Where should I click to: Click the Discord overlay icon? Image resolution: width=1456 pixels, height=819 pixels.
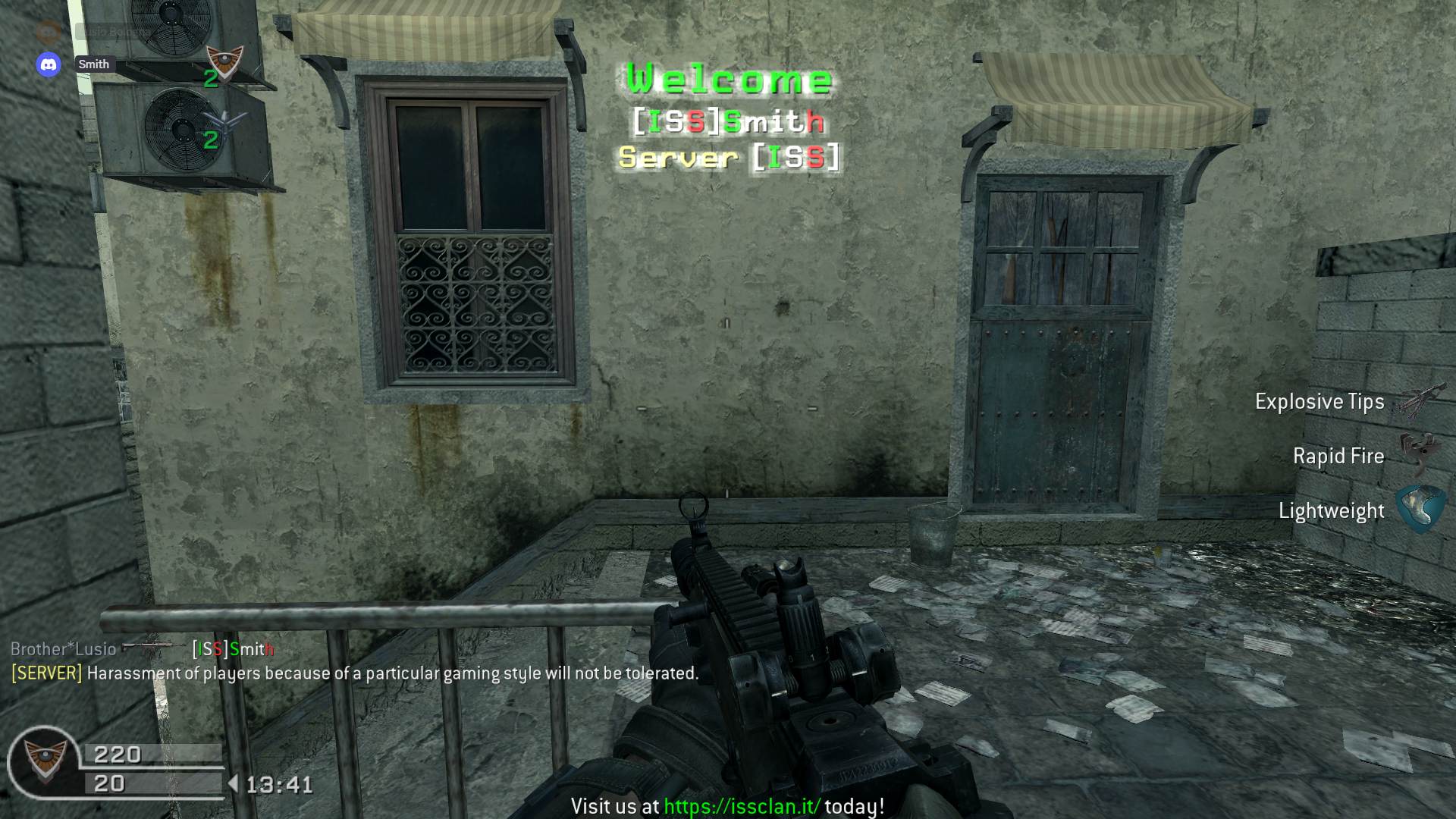tap(49, 64)
